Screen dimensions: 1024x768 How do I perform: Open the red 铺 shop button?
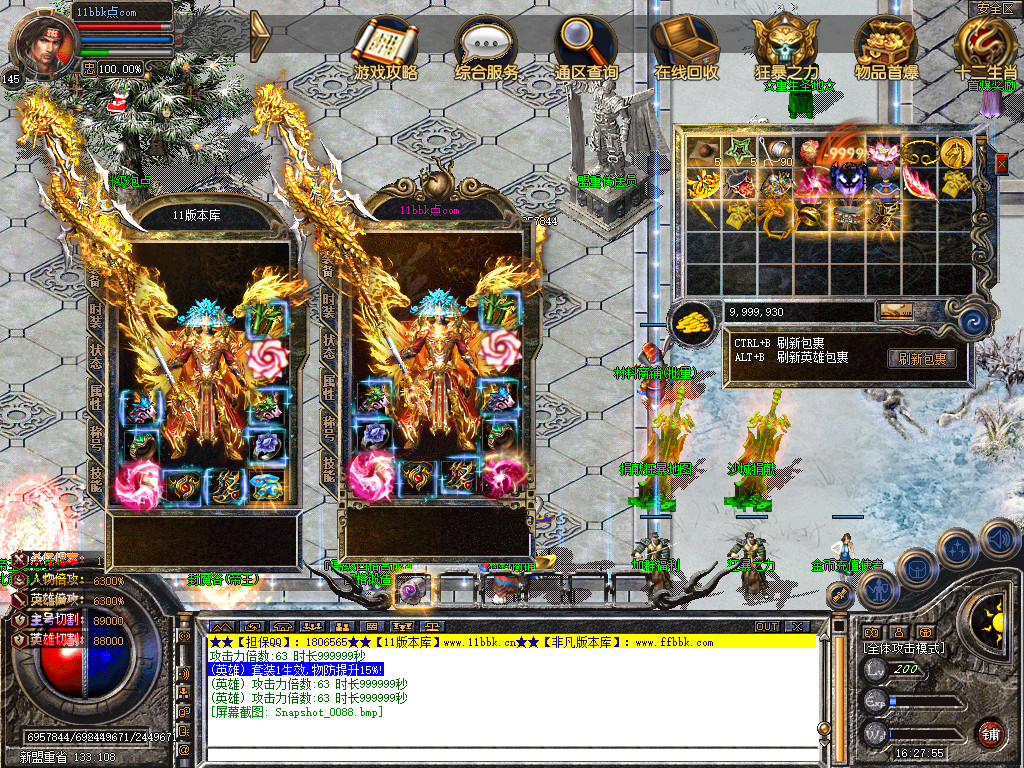pyautogui.click(x=990, y=733)
